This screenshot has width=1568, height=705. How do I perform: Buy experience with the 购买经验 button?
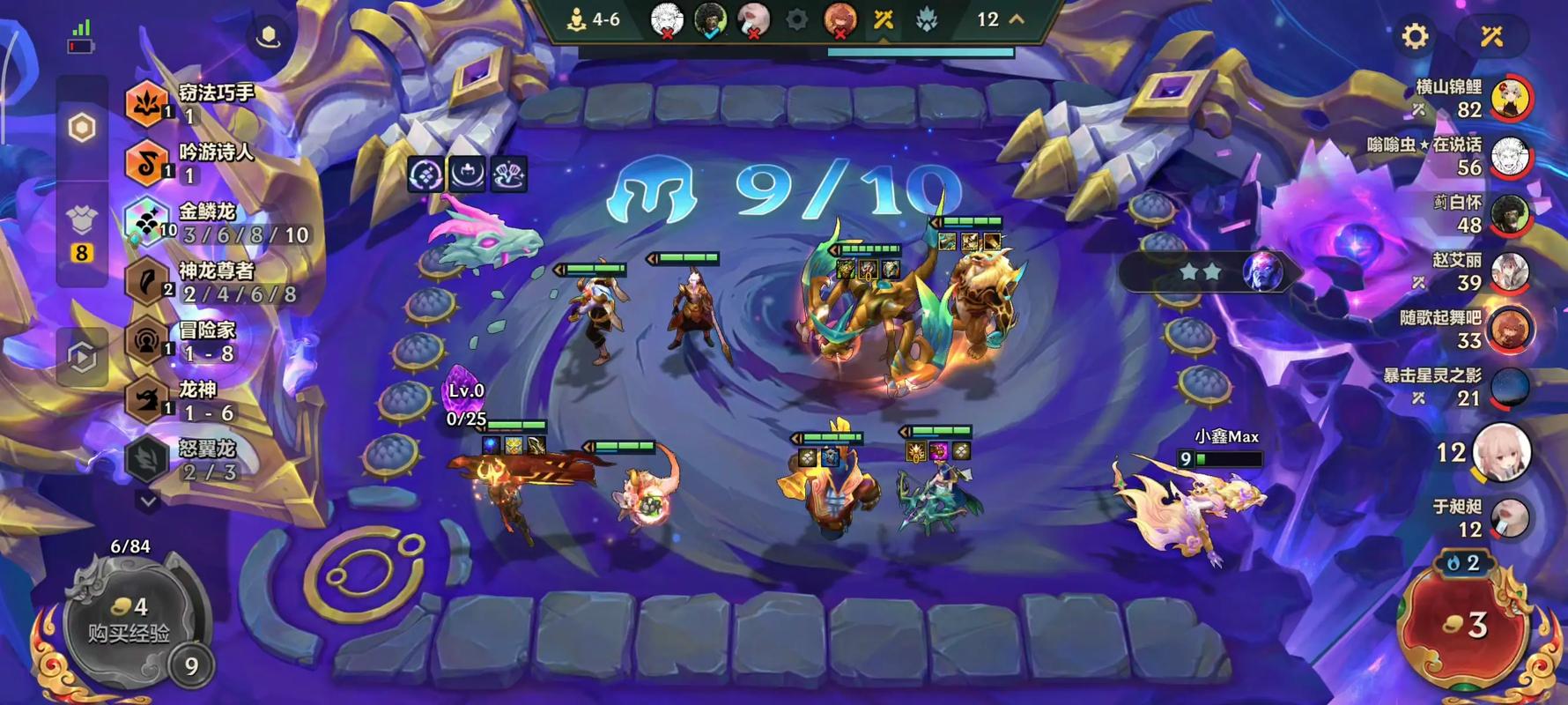[129, 621]
